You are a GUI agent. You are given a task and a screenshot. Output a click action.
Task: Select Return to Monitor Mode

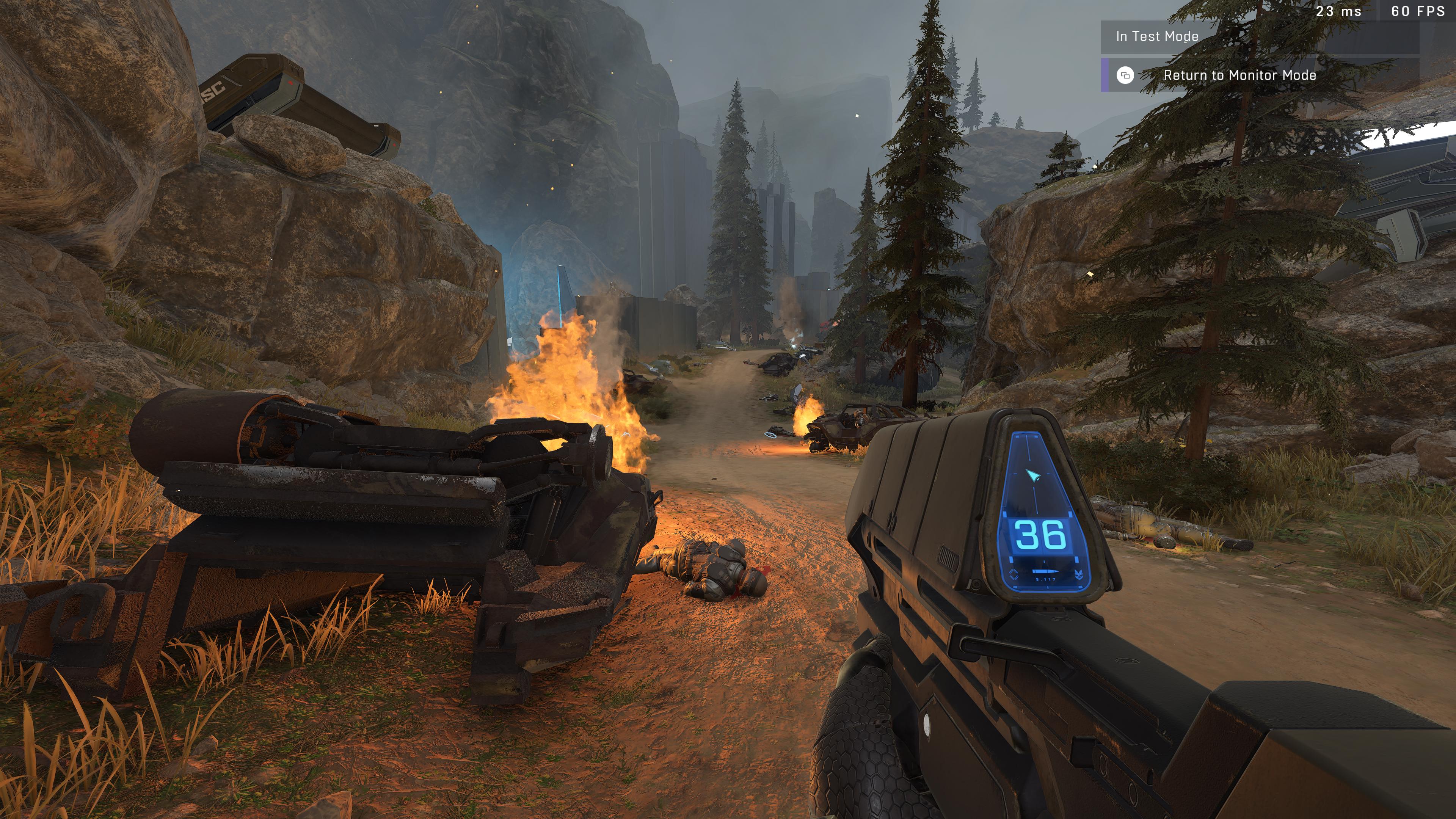click(1239, 75)
